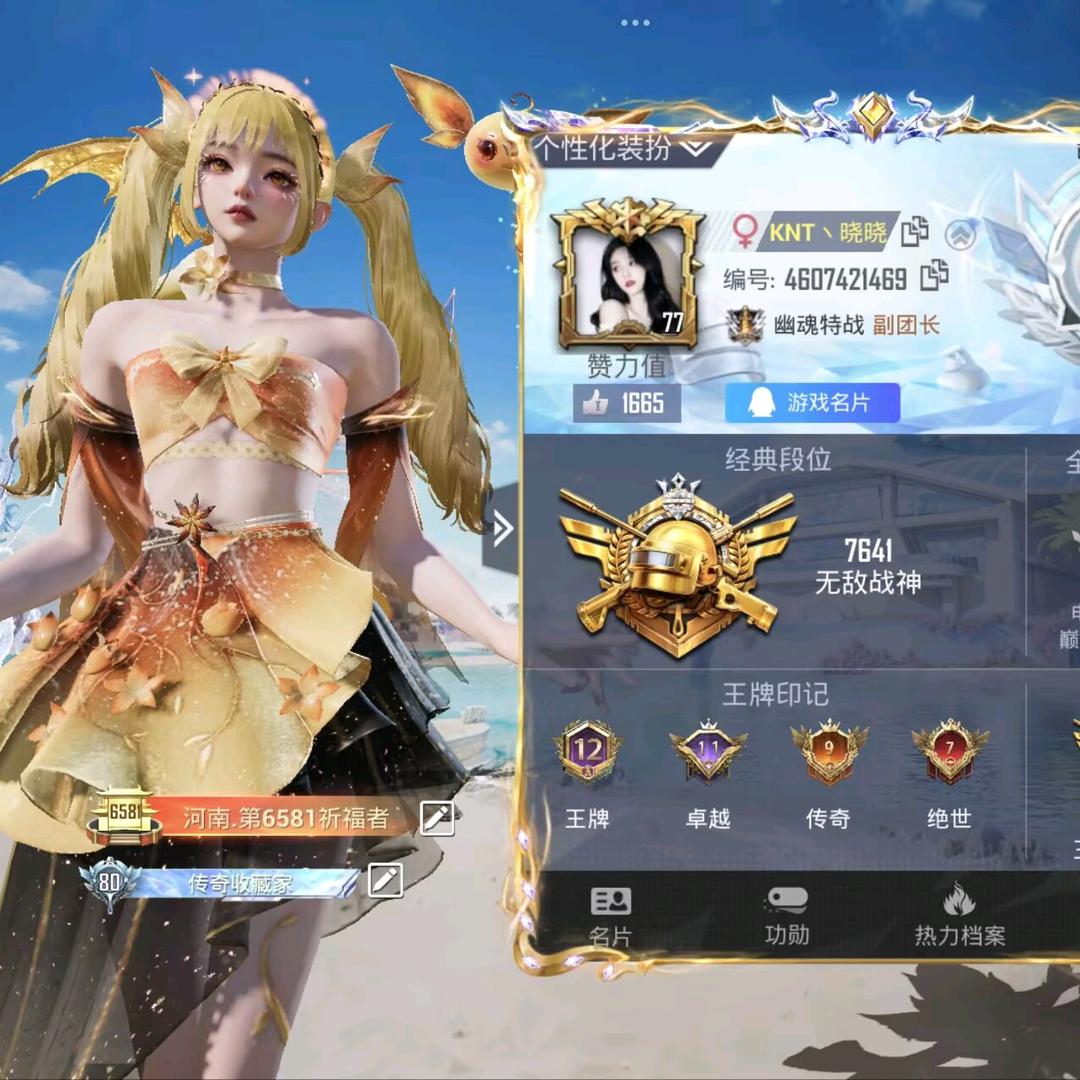Switch to the 名片 tab

point(610,916)
